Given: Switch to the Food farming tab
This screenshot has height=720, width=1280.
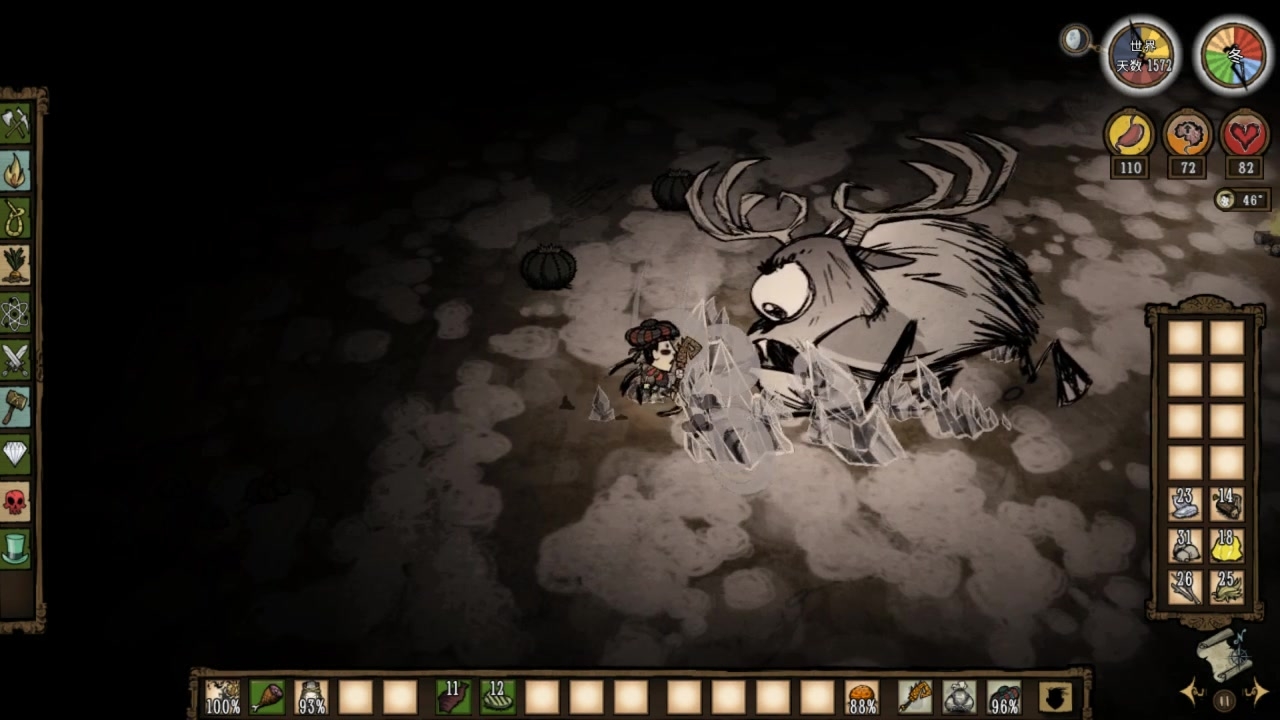Looking at the screenshot, I should pyautogui.click(x=16, y=265).
